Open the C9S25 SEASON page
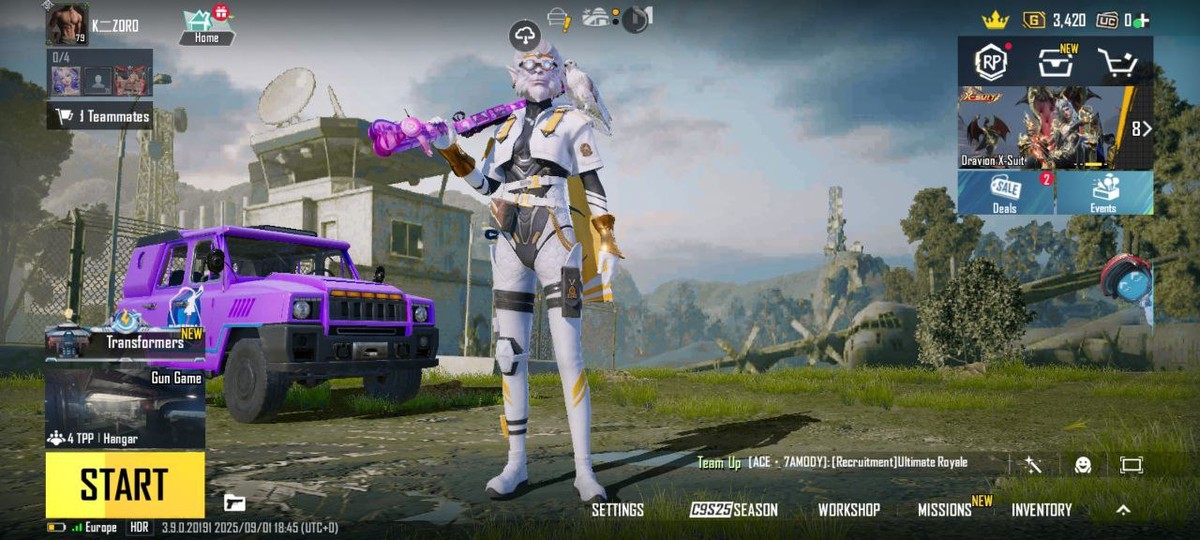 [733, 510]
